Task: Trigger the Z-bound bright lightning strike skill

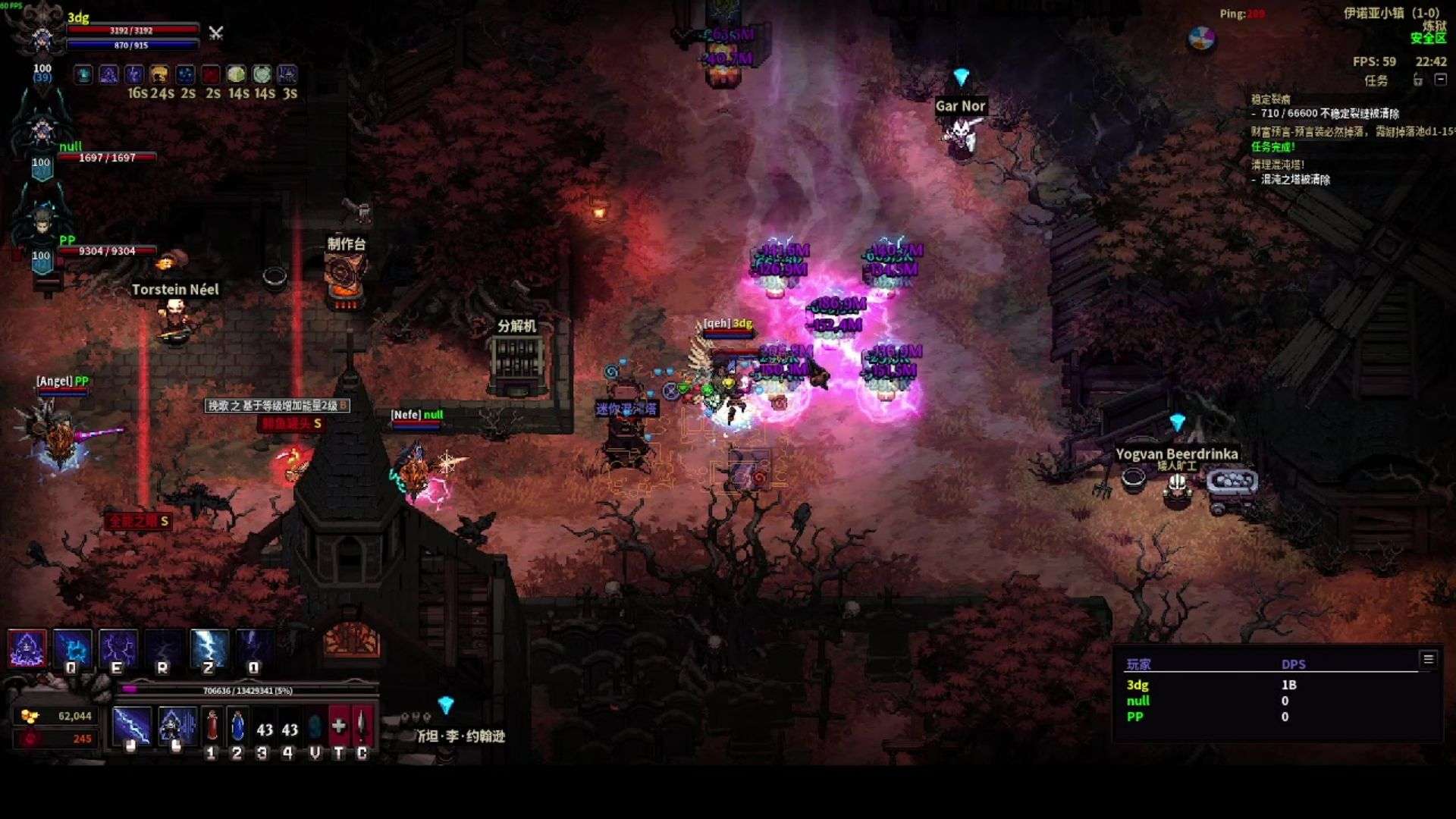Action: pos(209,649)
